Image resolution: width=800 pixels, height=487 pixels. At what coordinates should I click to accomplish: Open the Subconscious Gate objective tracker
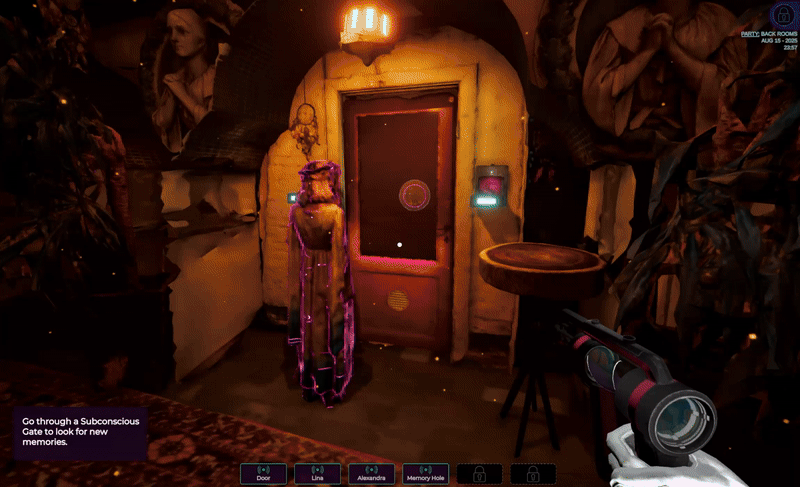(80, 432)
